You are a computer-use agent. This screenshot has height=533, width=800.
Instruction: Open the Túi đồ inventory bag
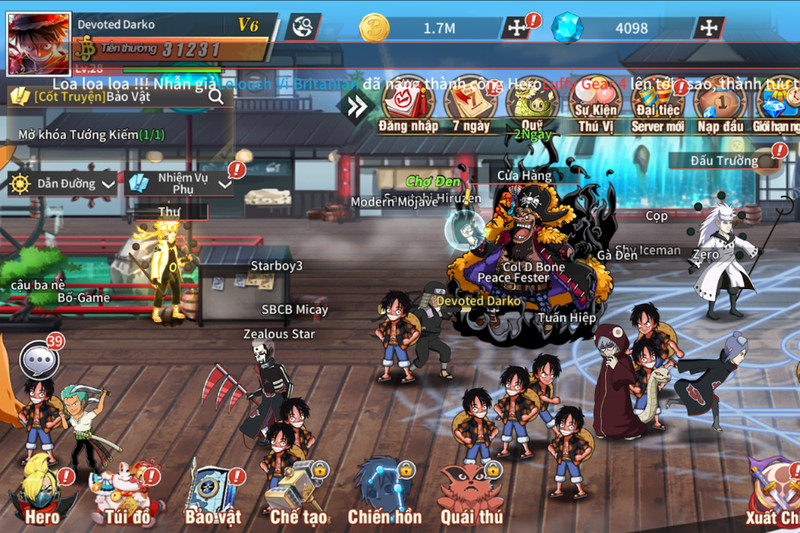tap(125, 492)
